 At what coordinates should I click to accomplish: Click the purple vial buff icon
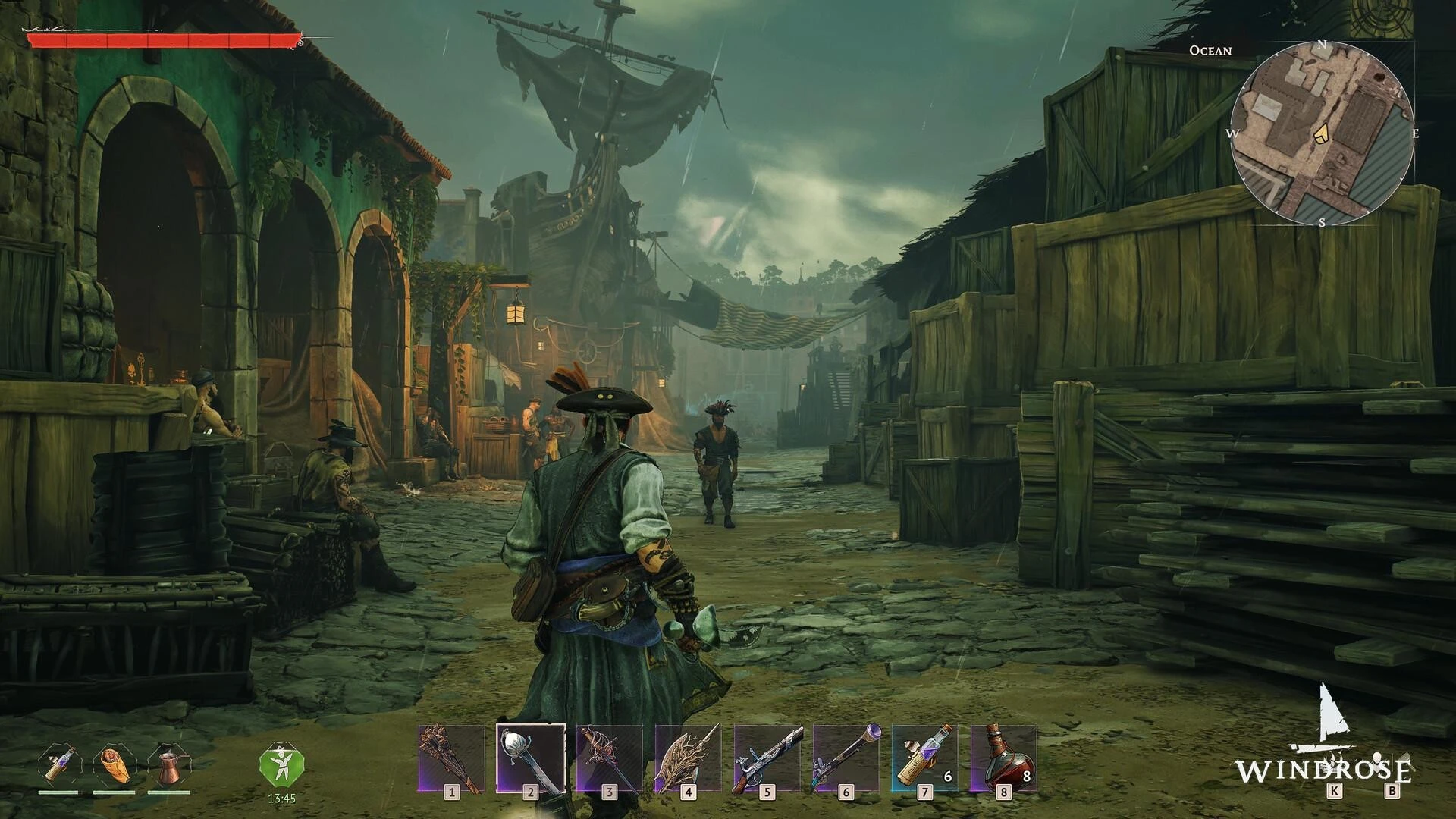click(59, 765)
